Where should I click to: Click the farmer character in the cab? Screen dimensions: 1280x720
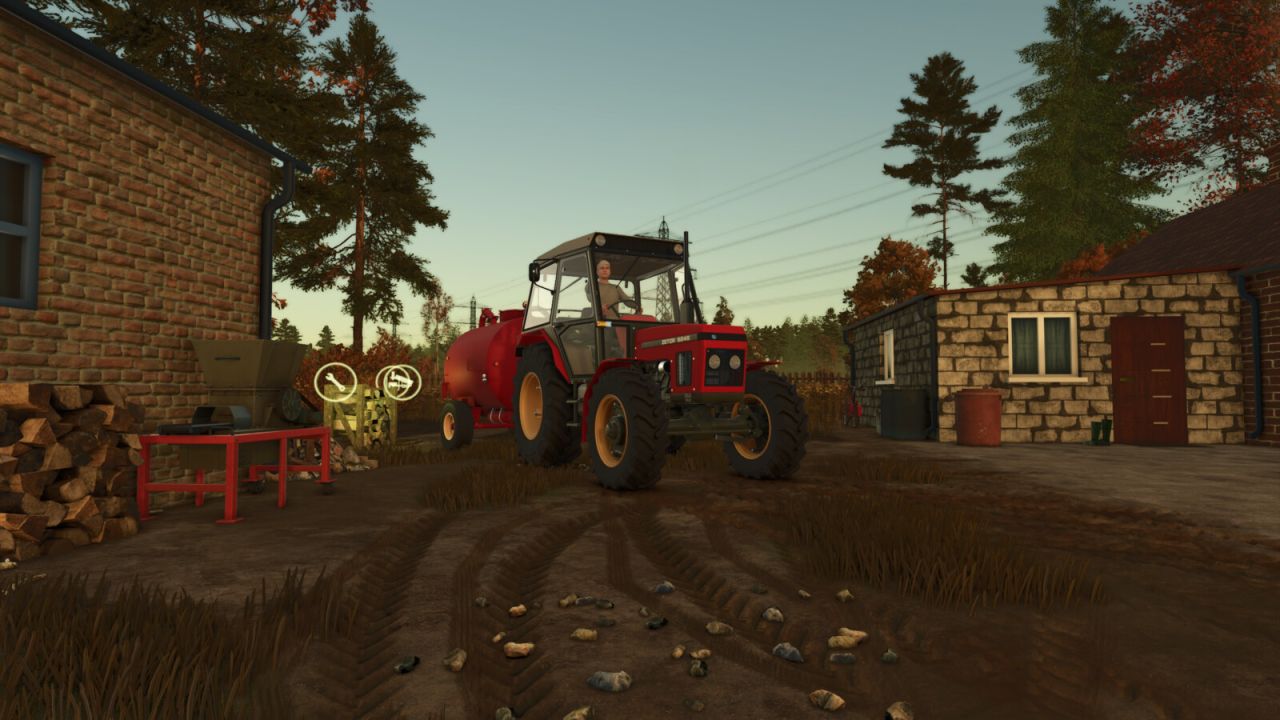[604, 280]
